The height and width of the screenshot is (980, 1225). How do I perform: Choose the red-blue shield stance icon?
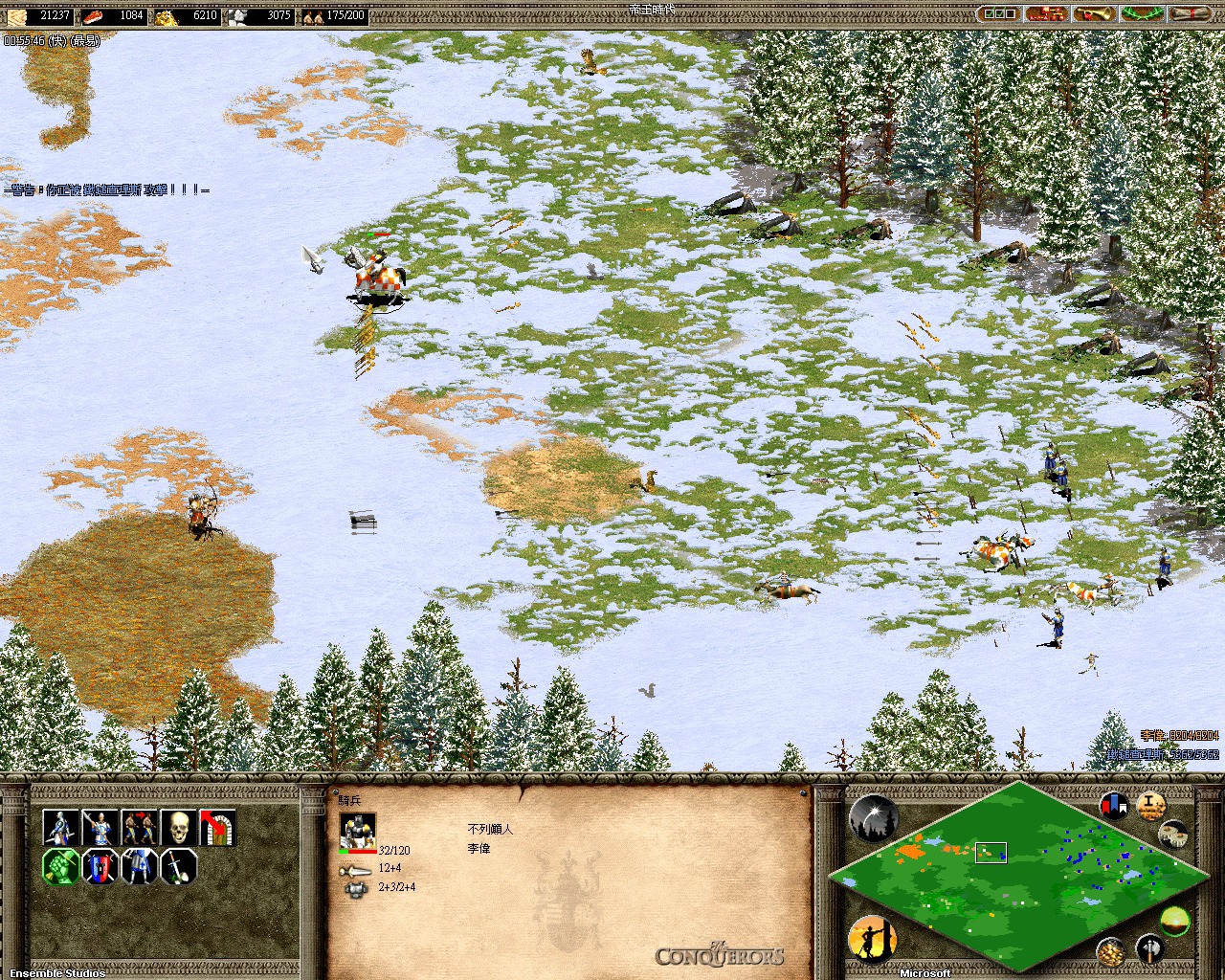(100, 867)
